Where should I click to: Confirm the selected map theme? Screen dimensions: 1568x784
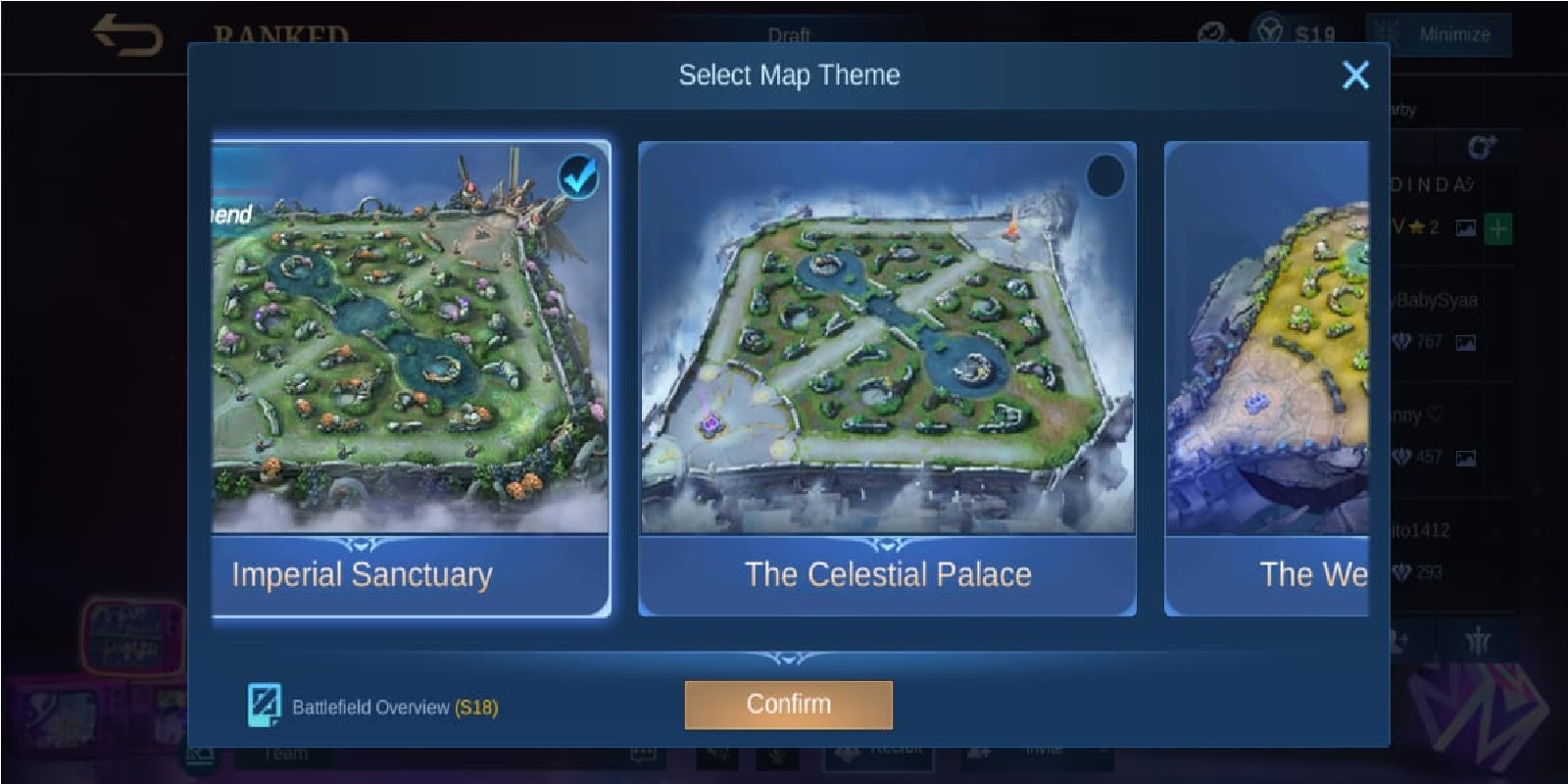tap(788, 705)
